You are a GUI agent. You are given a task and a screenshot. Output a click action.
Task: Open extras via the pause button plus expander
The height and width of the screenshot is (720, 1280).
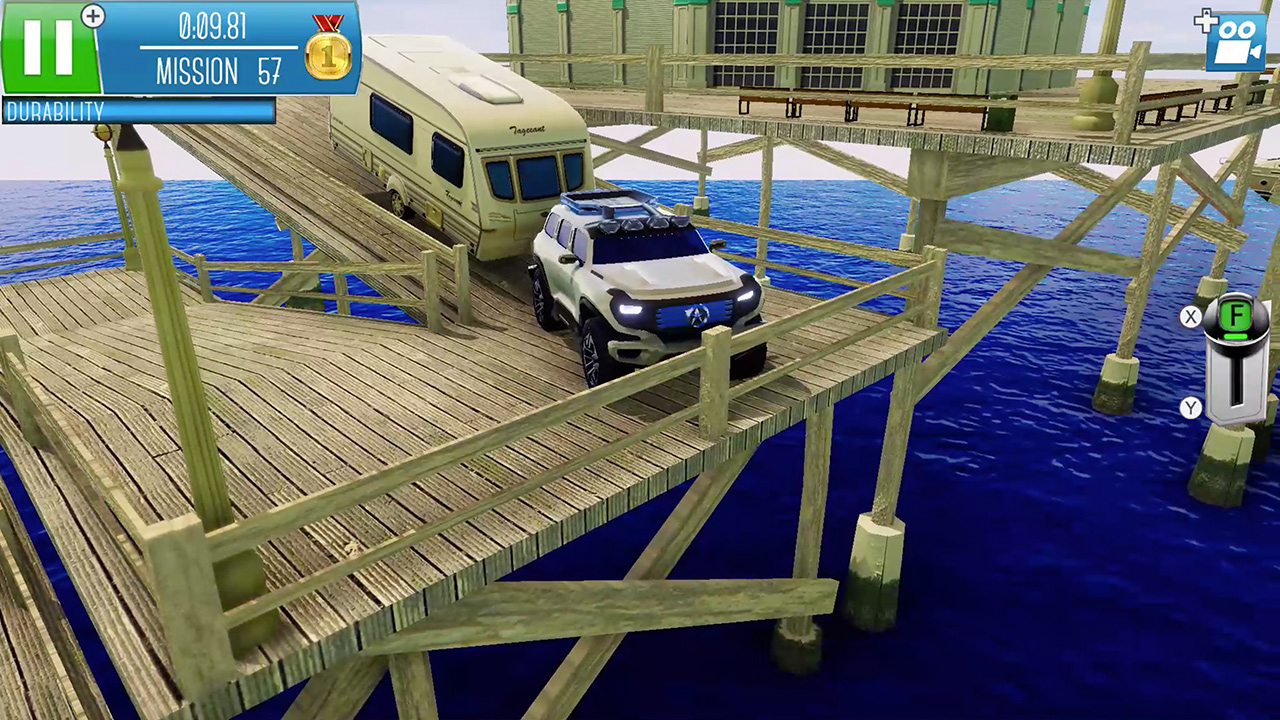click(93, 16)
